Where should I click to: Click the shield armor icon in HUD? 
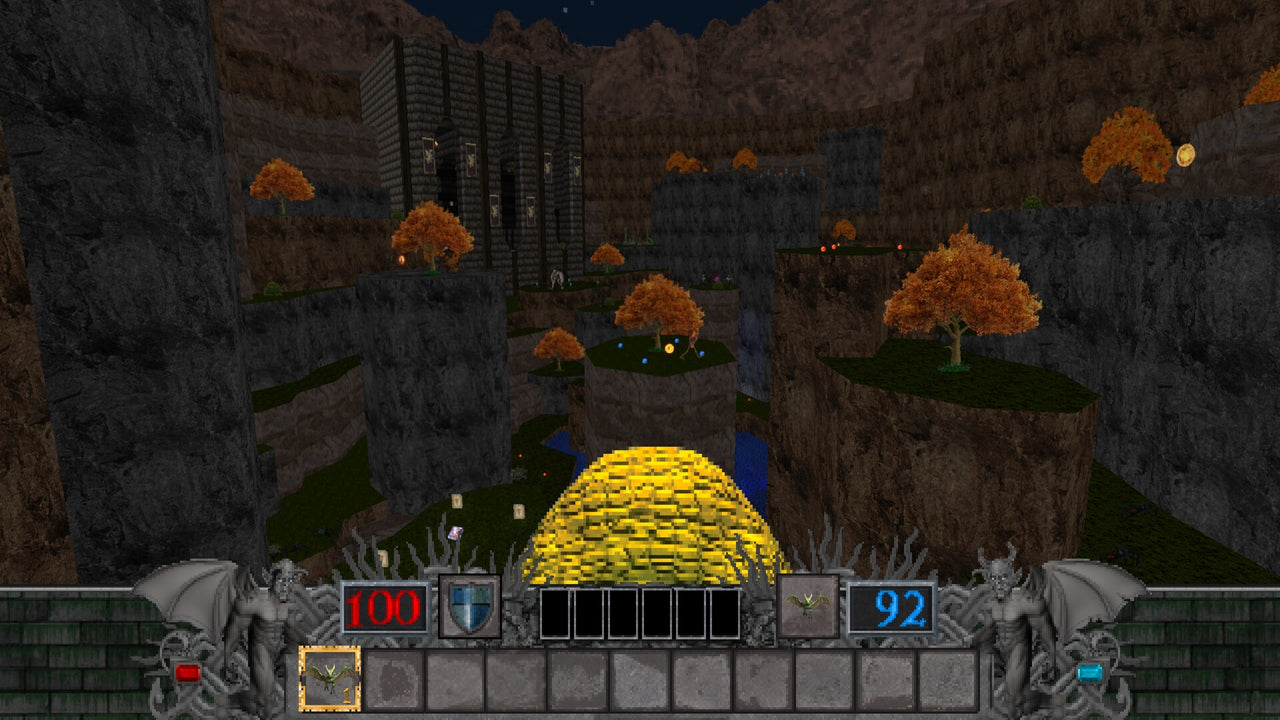pyautogui.click(x=467, y=609)
